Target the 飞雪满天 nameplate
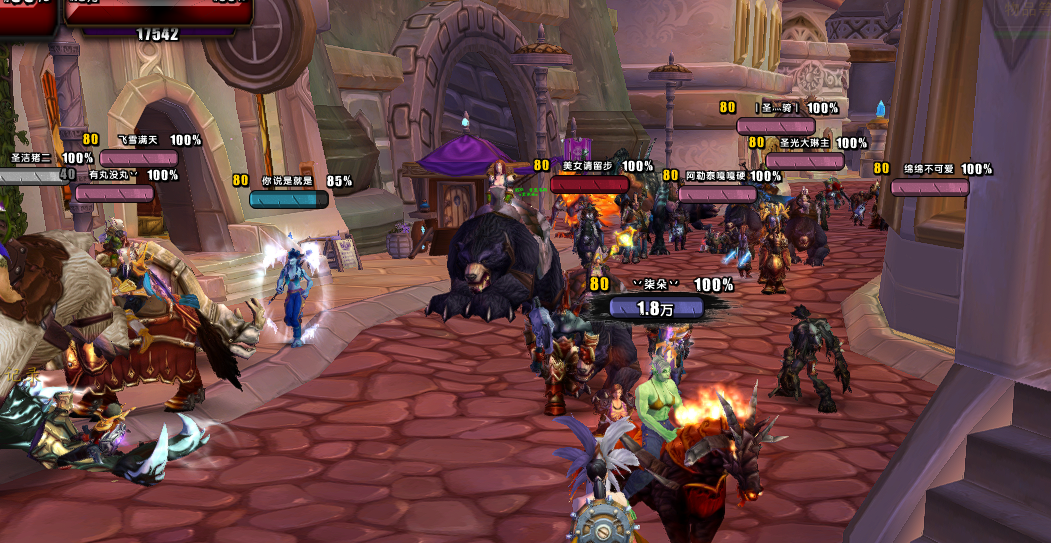 pos(139,158)
